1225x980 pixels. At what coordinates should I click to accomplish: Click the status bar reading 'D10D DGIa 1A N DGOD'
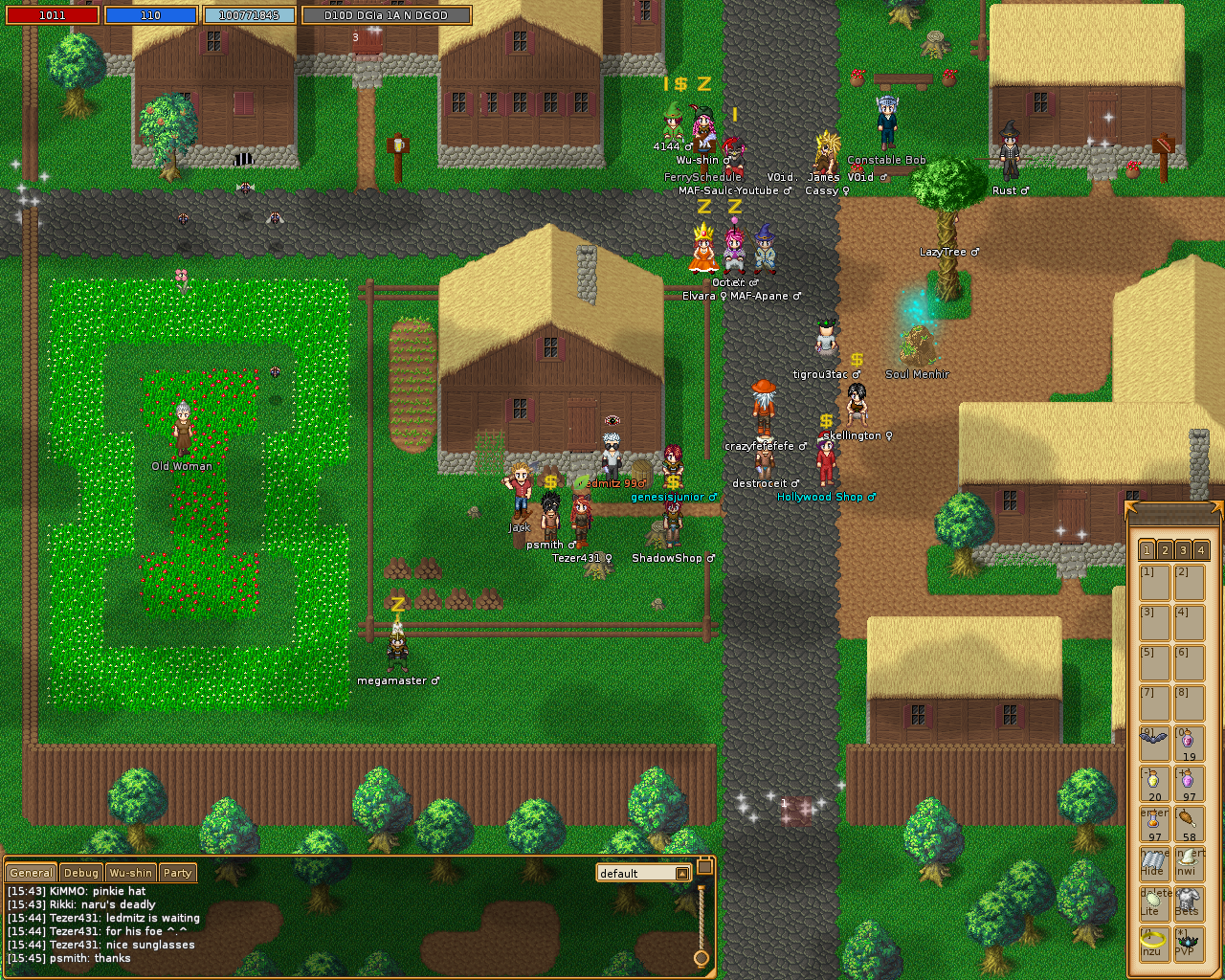click(386, 14)
